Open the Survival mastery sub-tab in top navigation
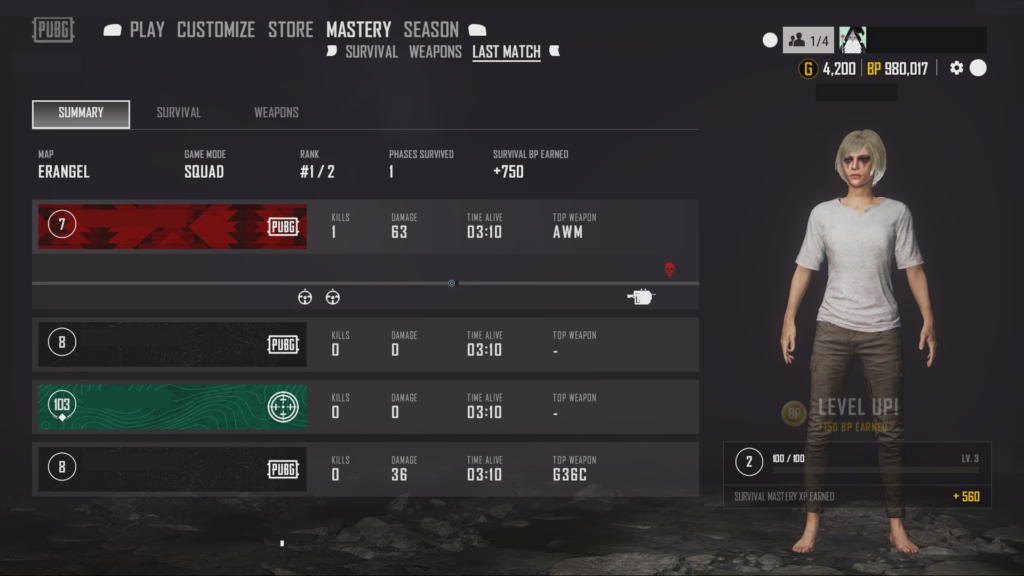This screenshot has height=576, width=1024. click(371, 52)
